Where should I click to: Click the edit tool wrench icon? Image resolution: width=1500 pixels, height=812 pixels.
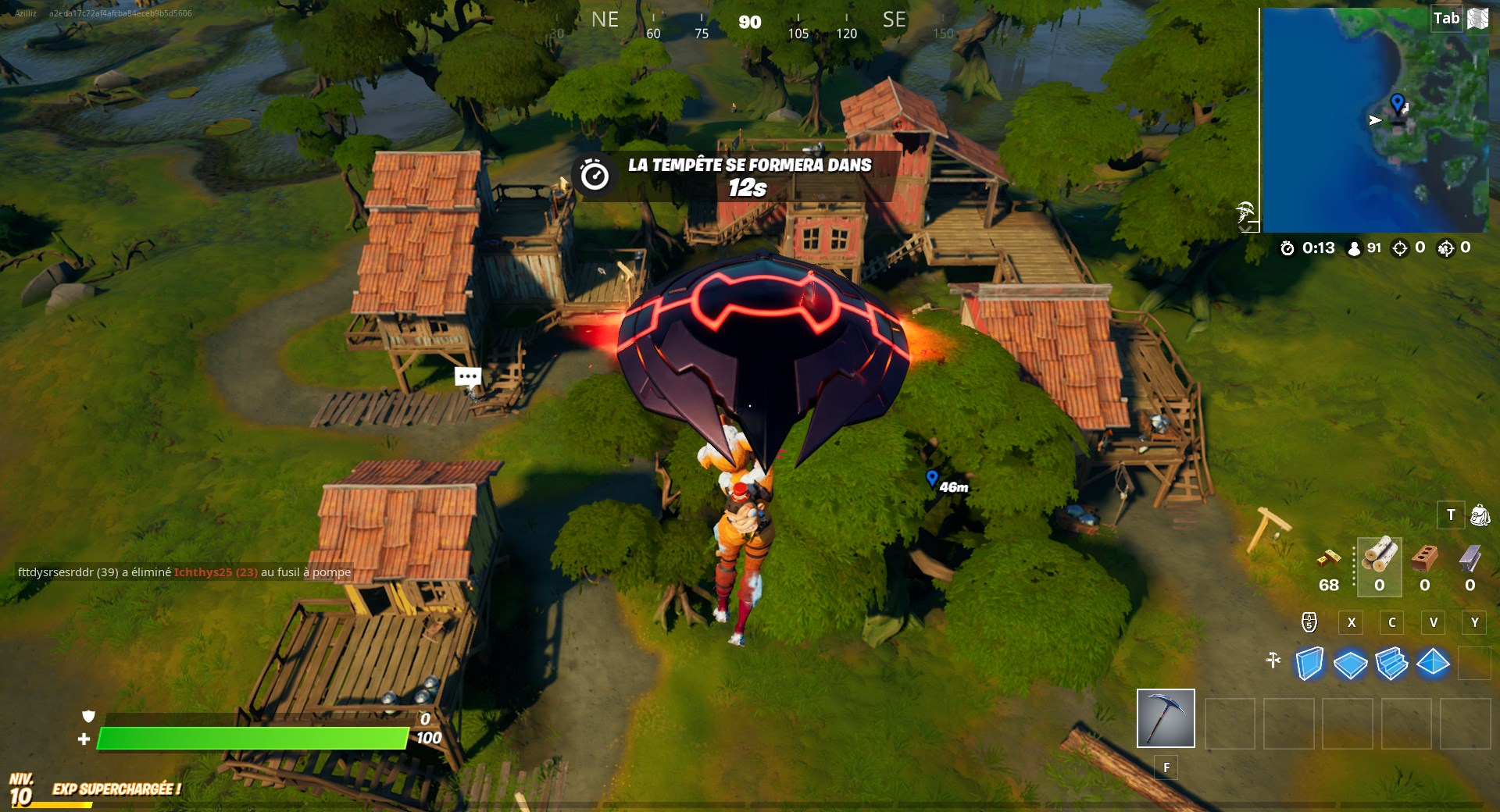(x=1275, y=660)
